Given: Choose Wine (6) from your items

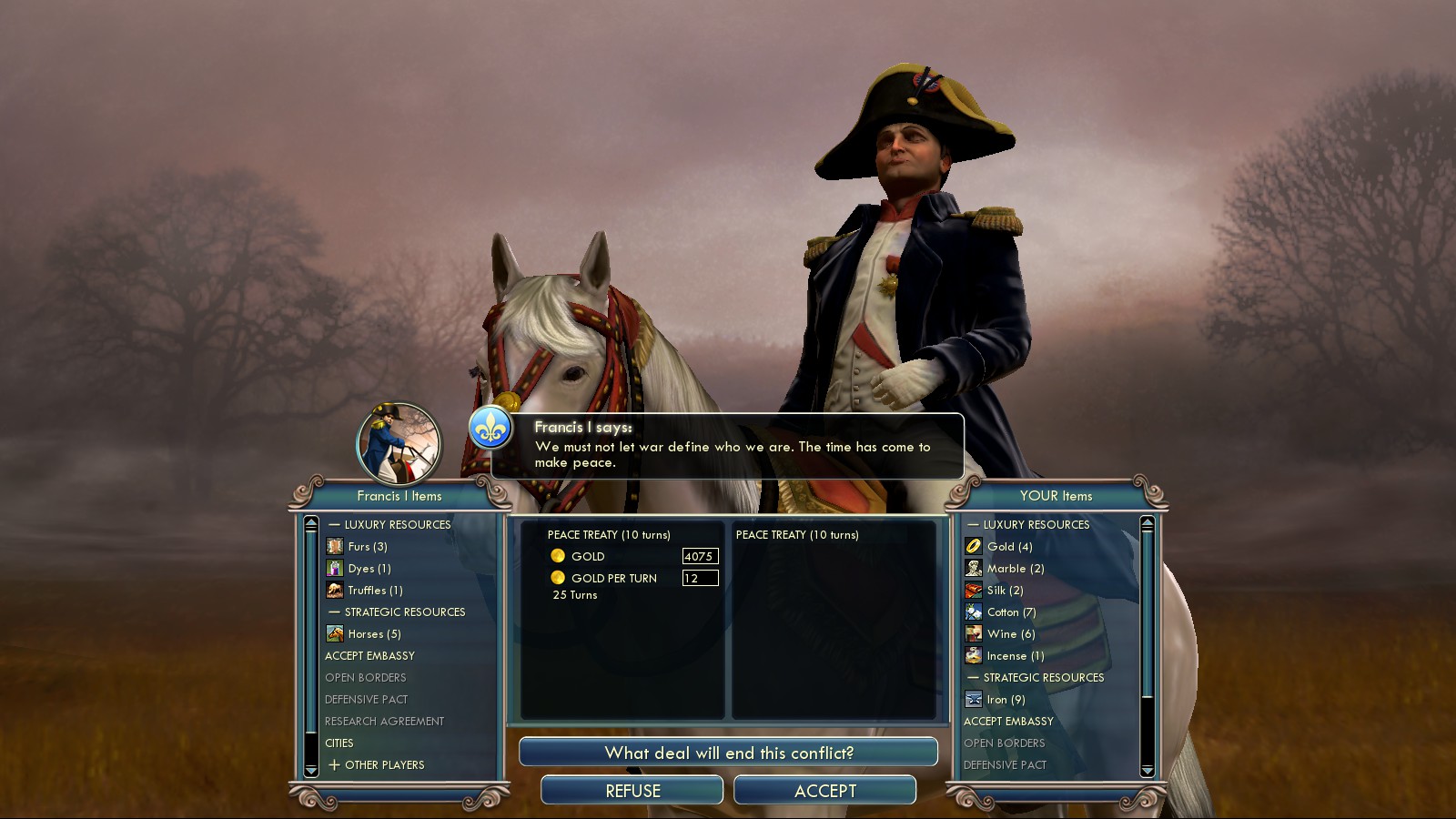Looking at the screenshot, I should point(1010,634).
